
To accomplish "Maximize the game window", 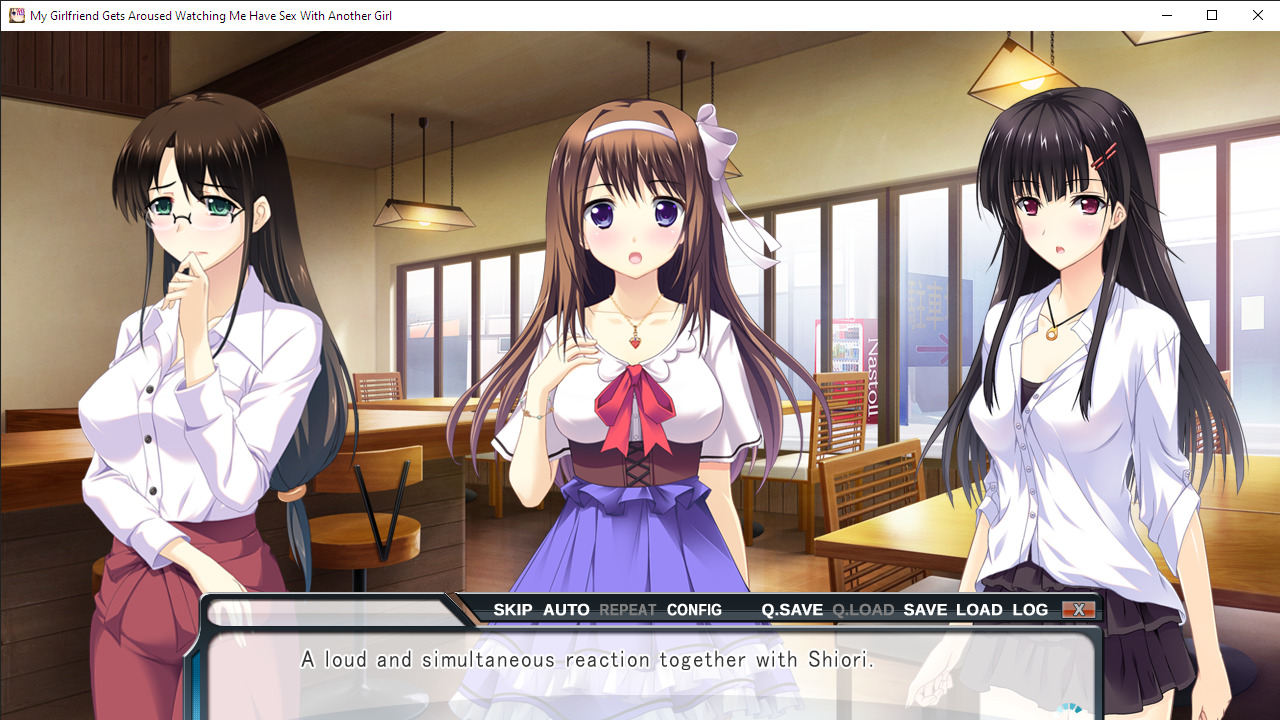I will 1212,15.
